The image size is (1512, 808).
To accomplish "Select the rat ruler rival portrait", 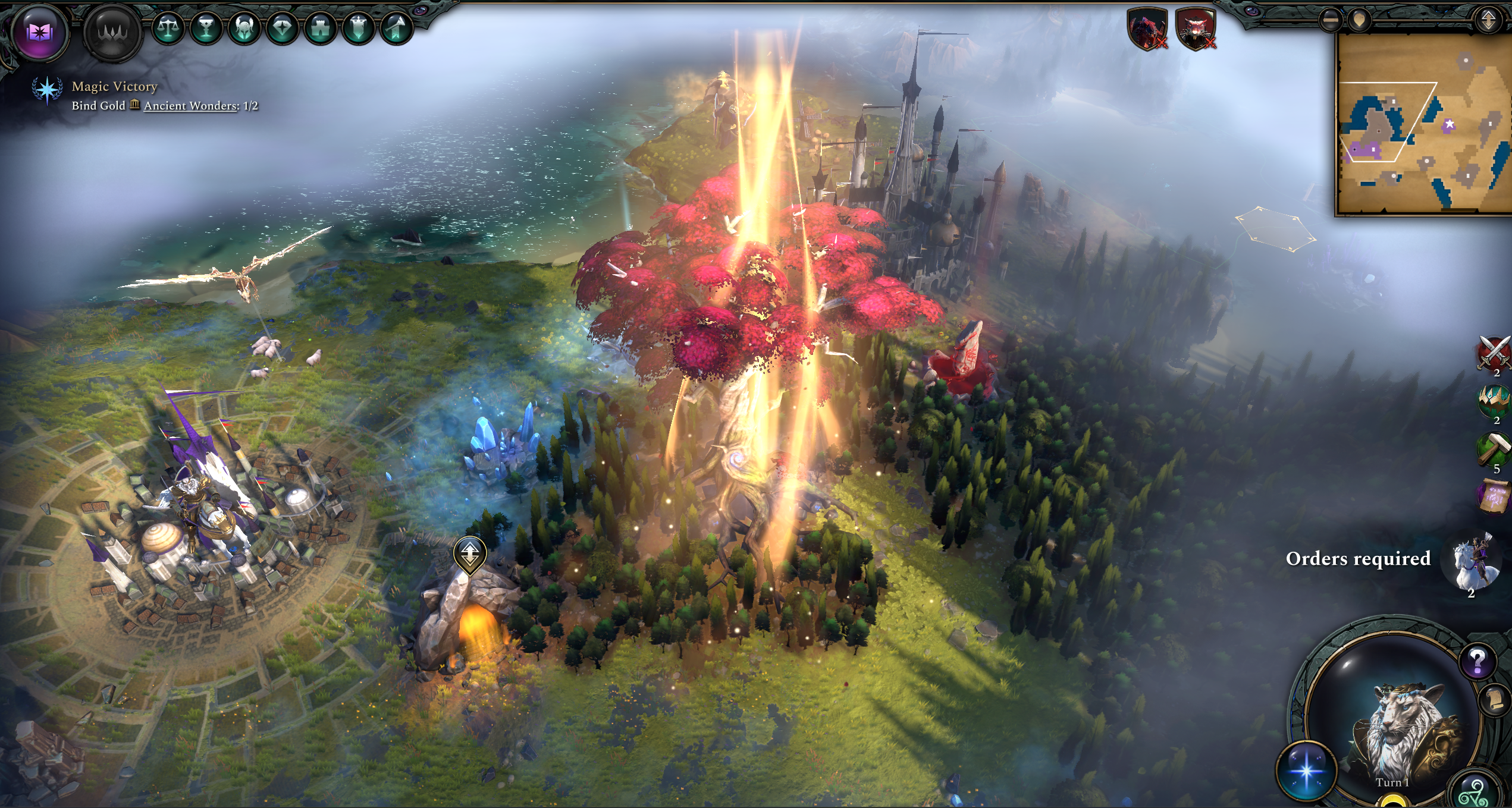I will pyautogui.click(x=1196, y=28).
